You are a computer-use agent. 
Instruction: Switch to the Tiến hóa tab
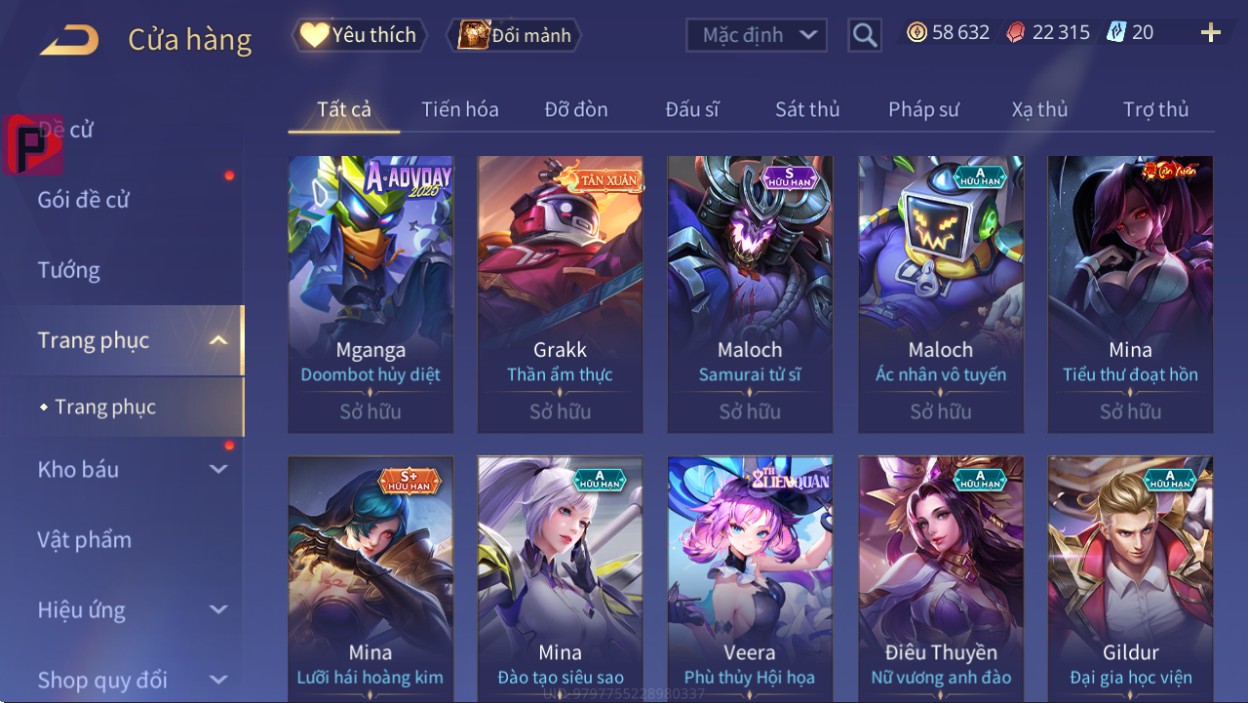(x=460, y=109)
